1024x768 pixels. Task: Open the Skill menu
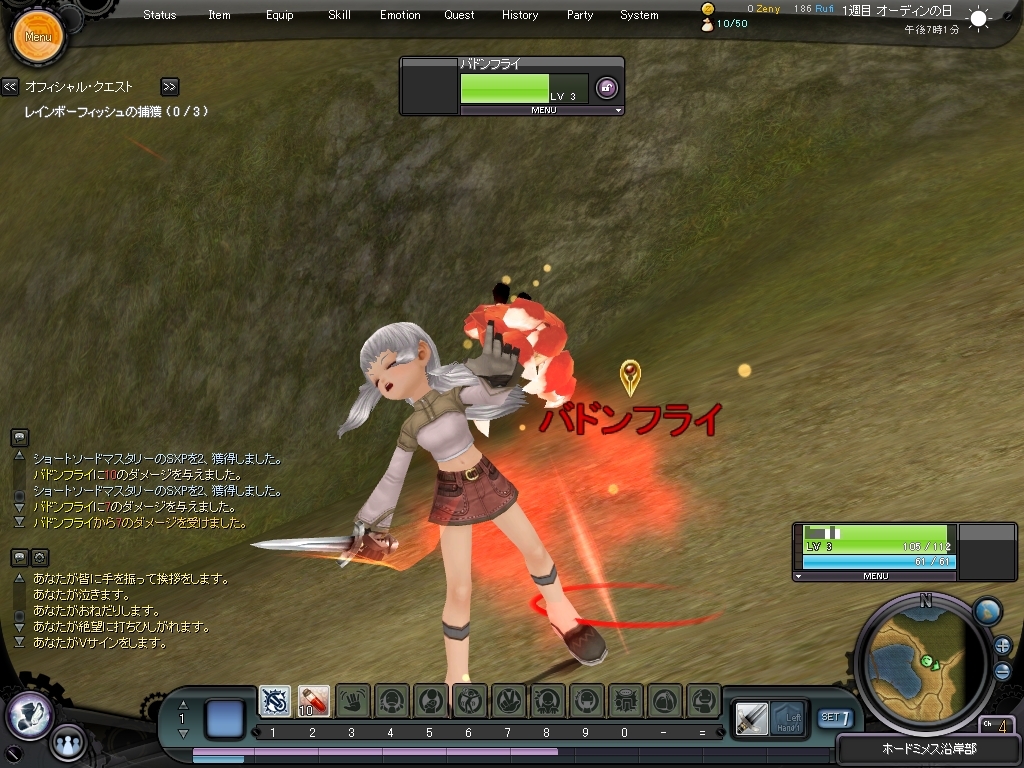[x=339, y=15]
